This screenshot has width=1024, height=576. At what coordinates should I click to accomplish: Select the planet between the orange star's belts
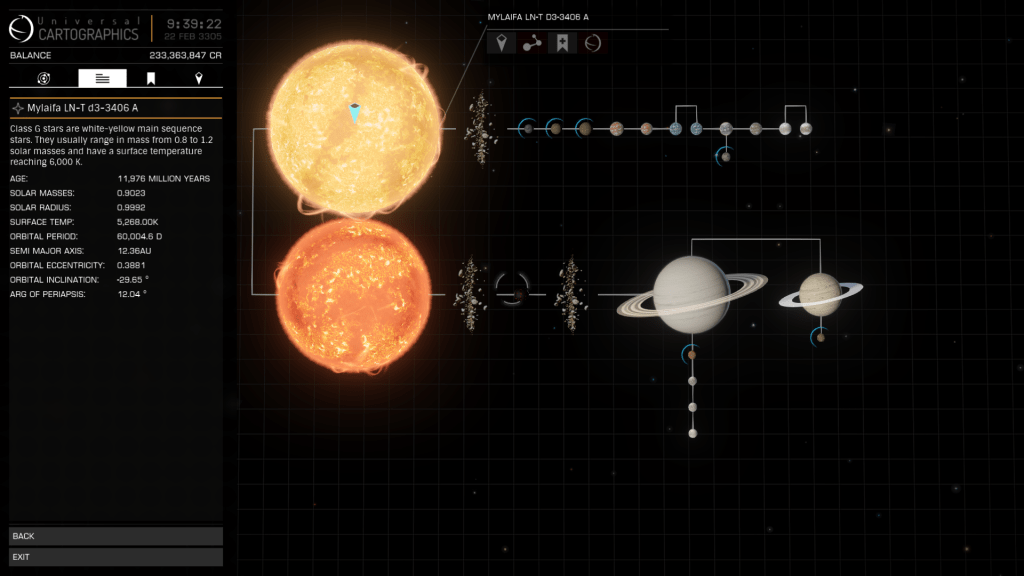(518, 295)
